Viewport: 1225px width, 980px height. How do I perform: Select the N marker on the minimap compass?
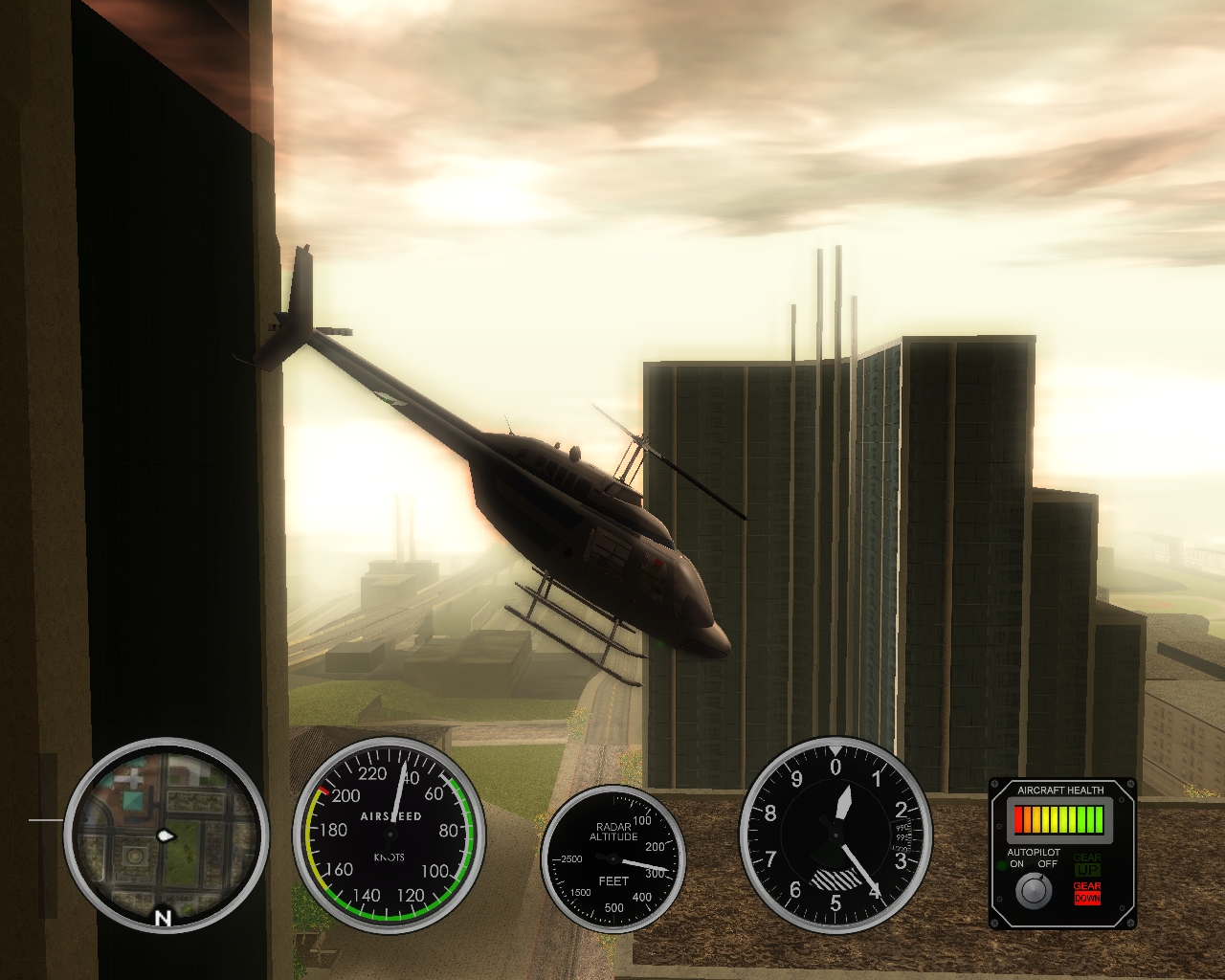163,916
